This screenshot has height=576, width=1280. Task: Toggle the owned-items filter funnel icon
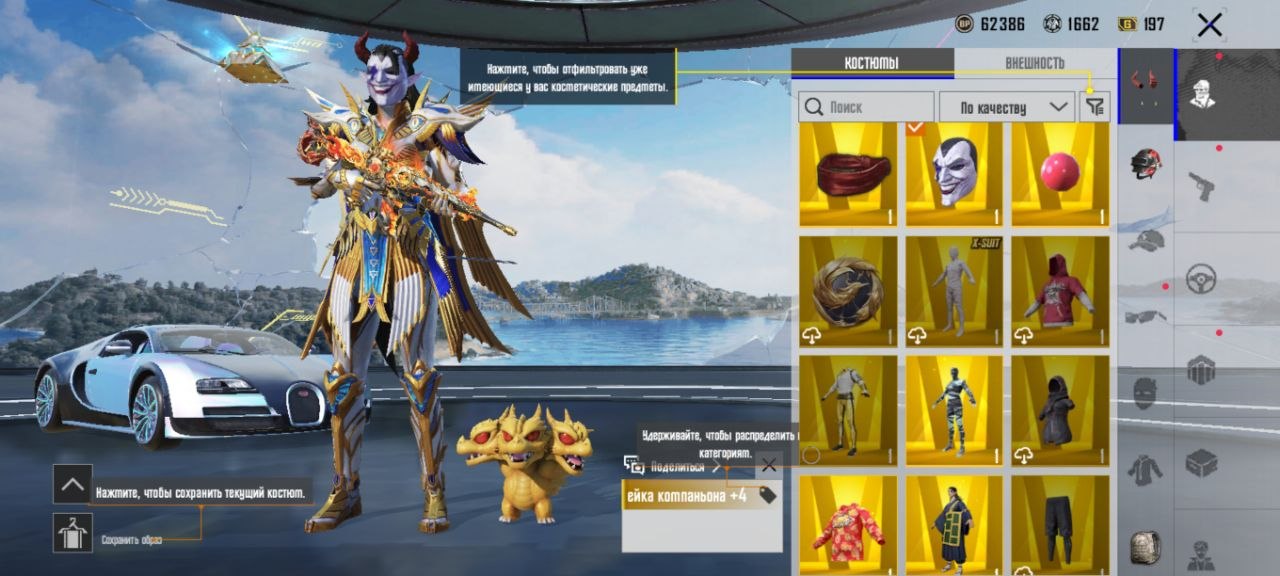(x=1095, y=107)
